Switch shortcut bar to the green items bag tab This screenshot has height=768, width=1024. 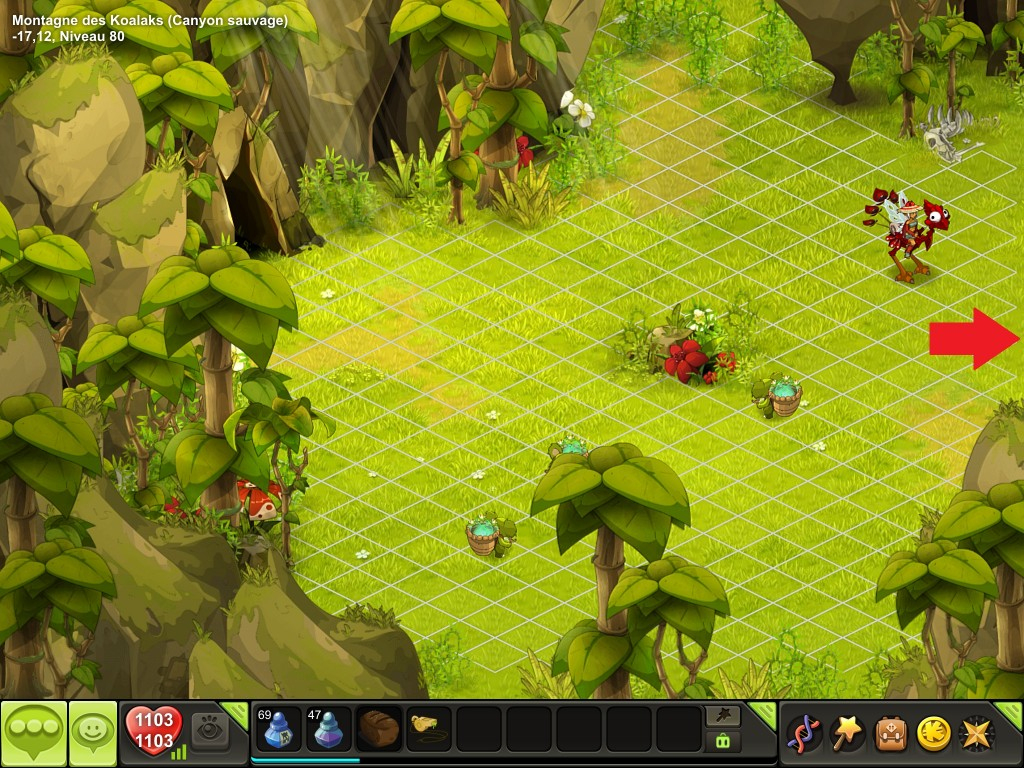click(x=723, y=741)
